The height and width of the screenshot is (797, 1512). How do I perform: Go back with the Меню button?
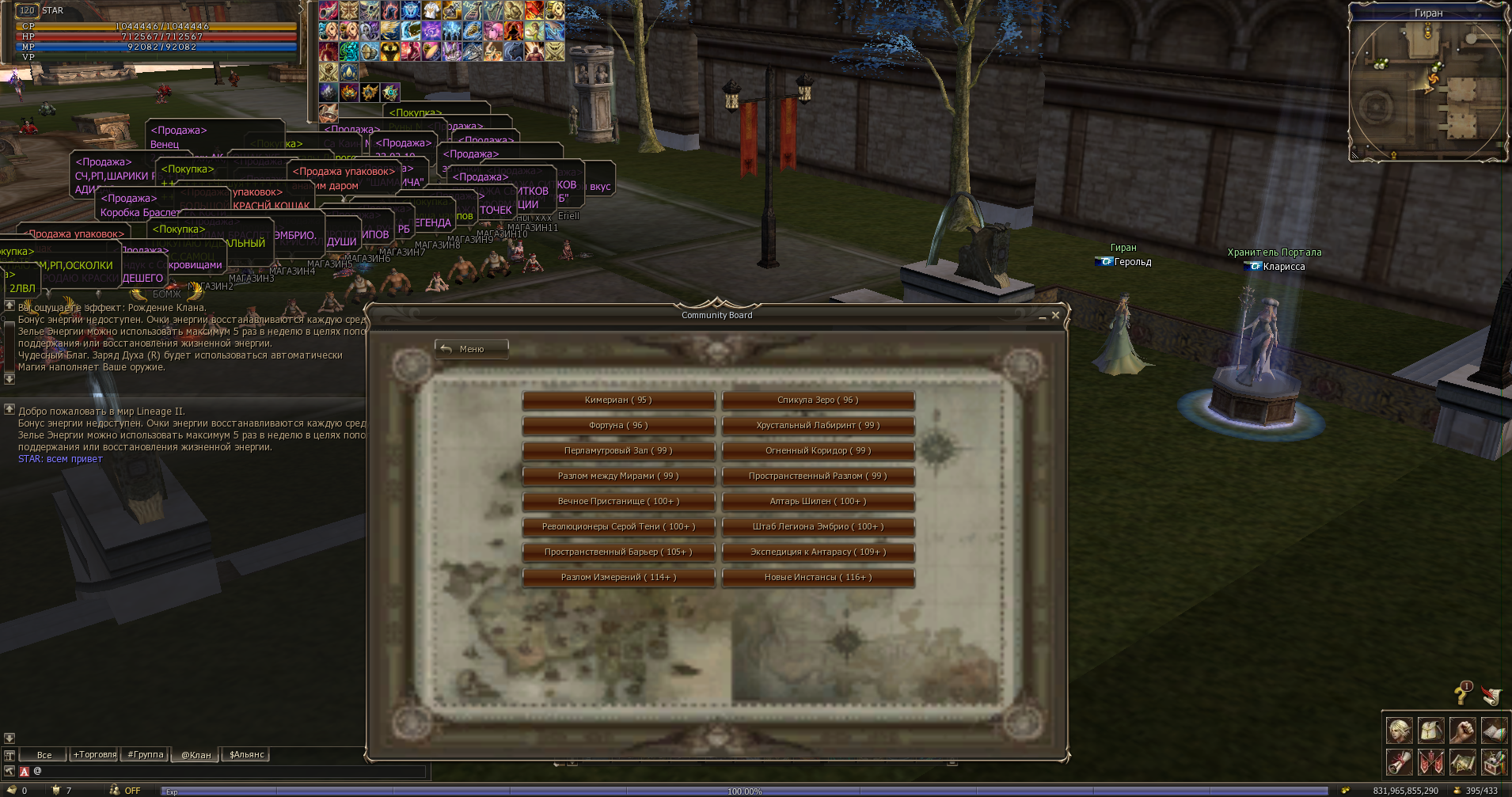(471, 349)
